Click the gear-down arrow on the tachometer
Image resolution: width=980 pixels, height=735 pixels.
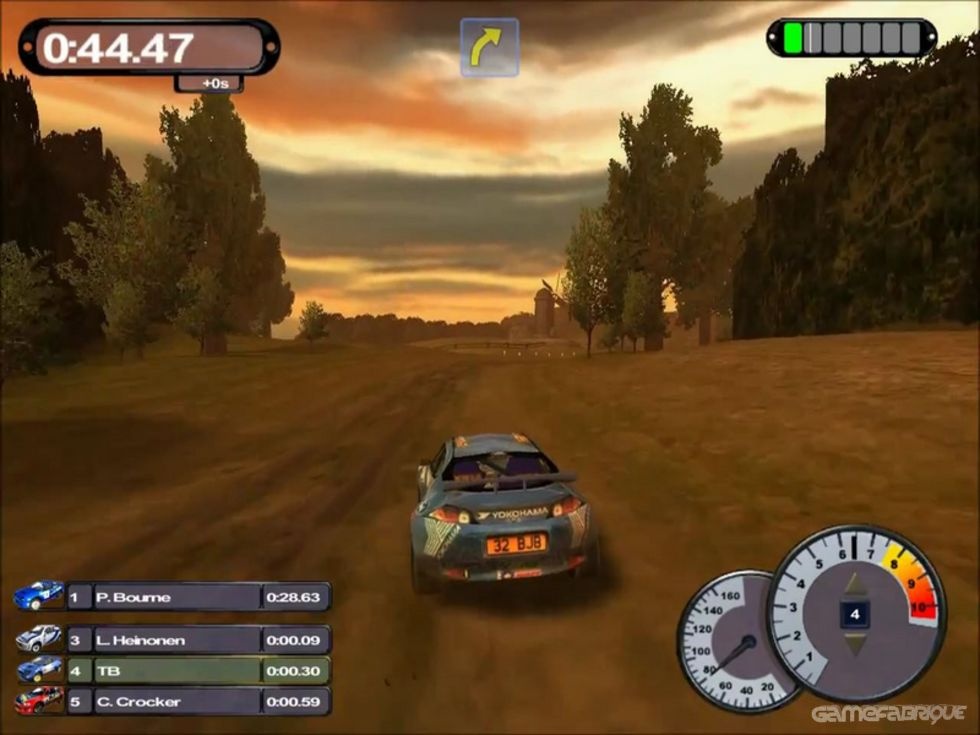[854, 643]
